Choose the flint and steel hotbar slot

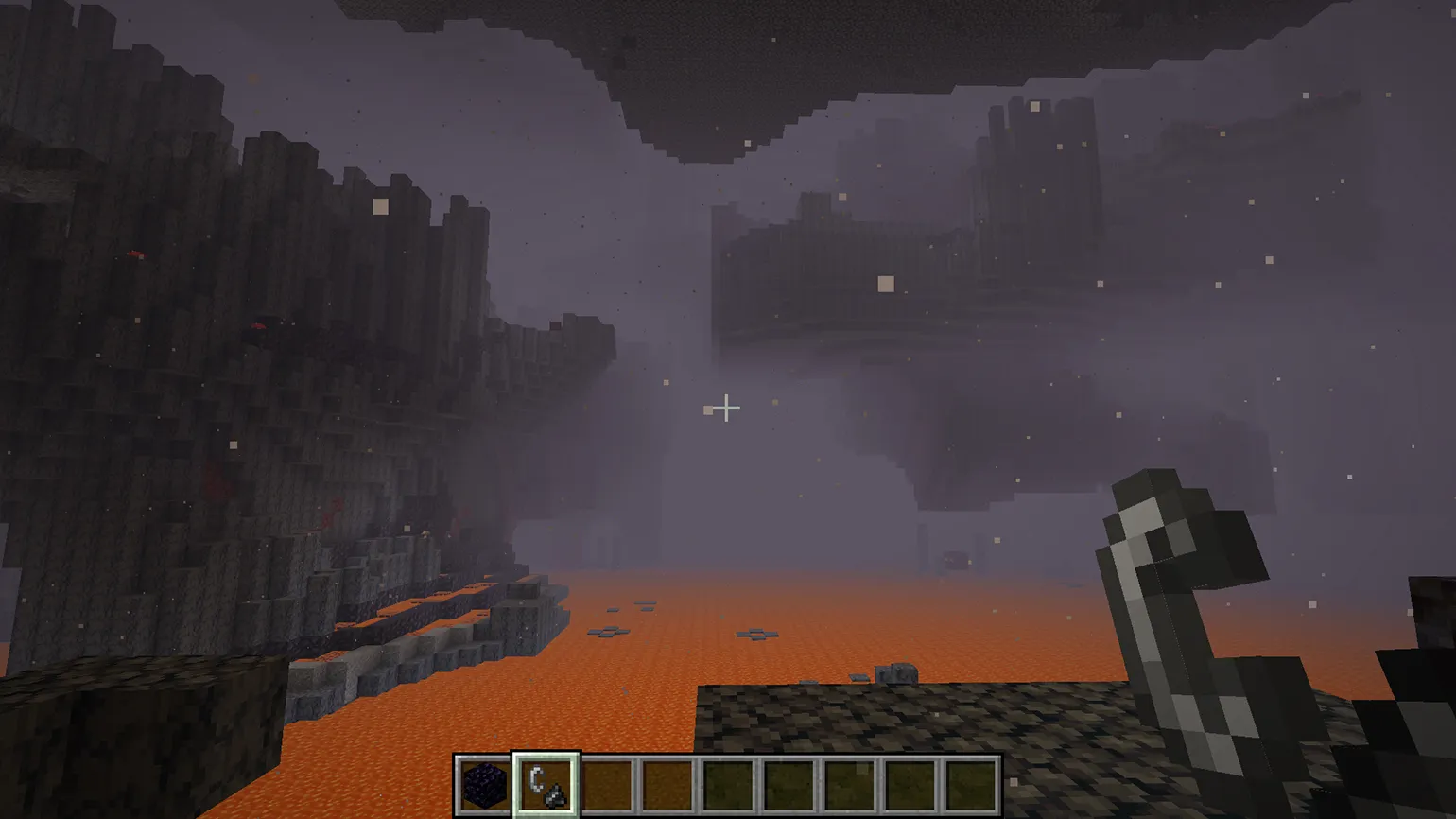tap(546, 784)
